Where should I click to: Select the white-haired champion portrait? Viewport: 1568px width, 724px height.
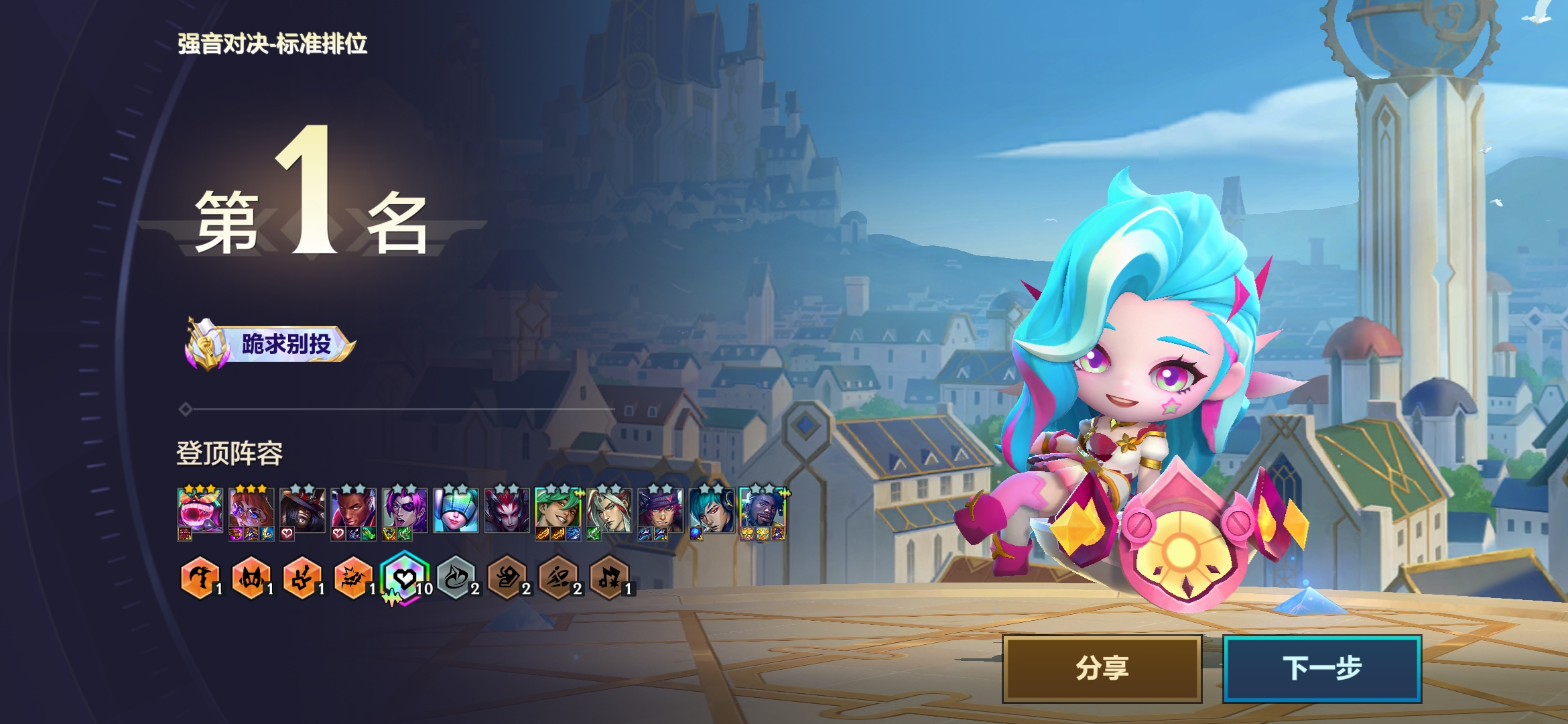coord(609,511)
